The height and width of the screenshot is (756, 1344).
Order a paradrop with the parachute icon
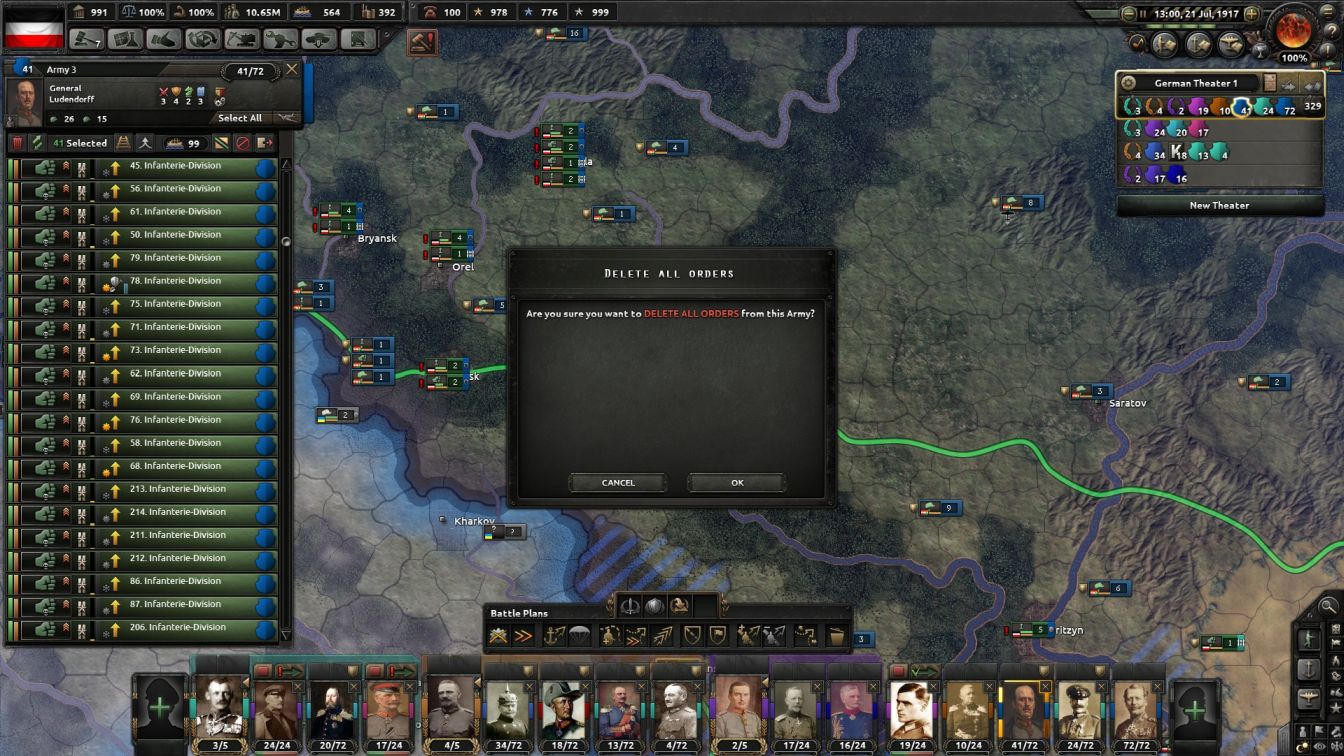(578, 636)
